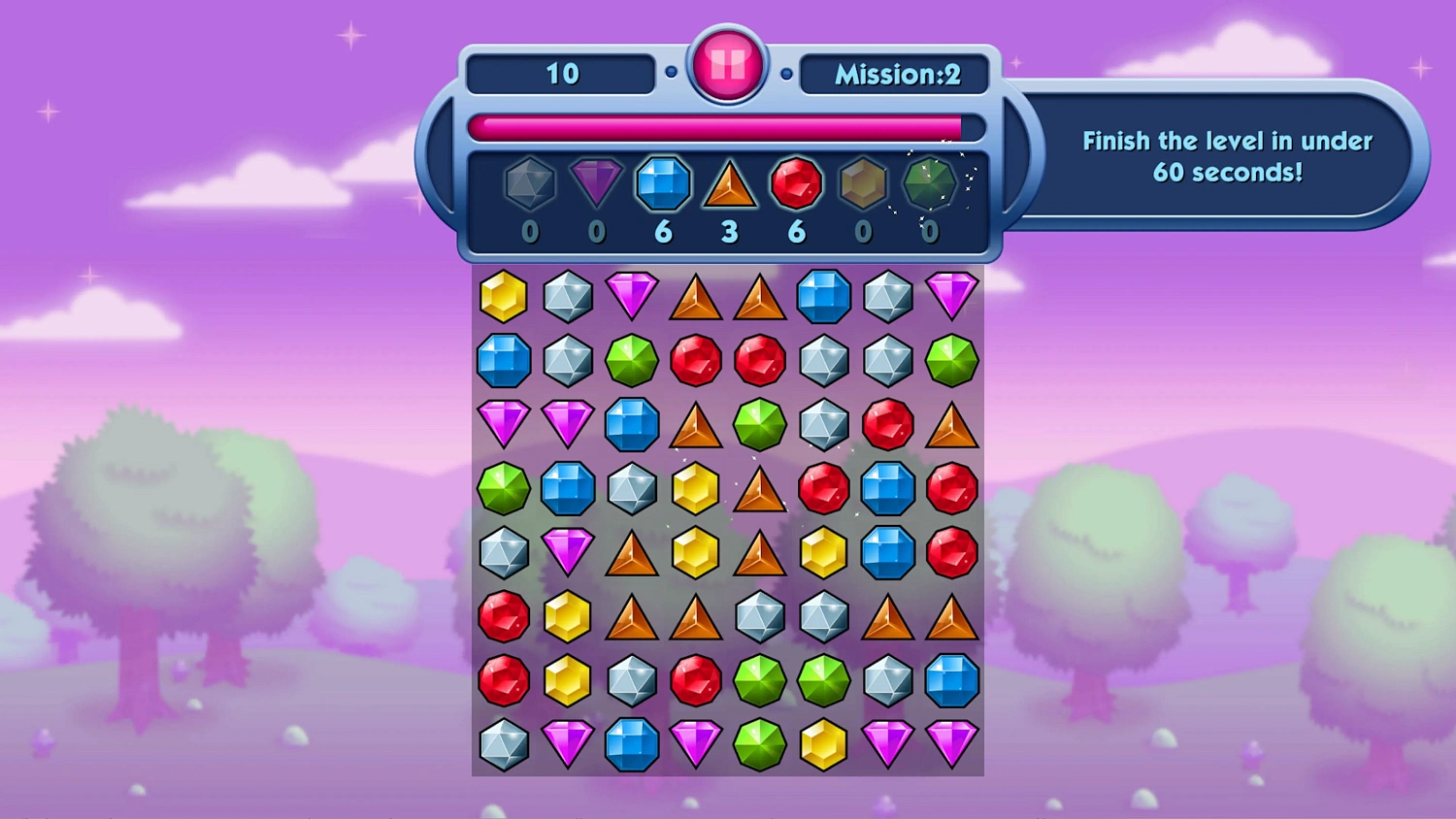Image resolution: width=1456 pixels, height=819 pixels.
Task: Click the gold hexagon objective icon in header
Action: 862,182
